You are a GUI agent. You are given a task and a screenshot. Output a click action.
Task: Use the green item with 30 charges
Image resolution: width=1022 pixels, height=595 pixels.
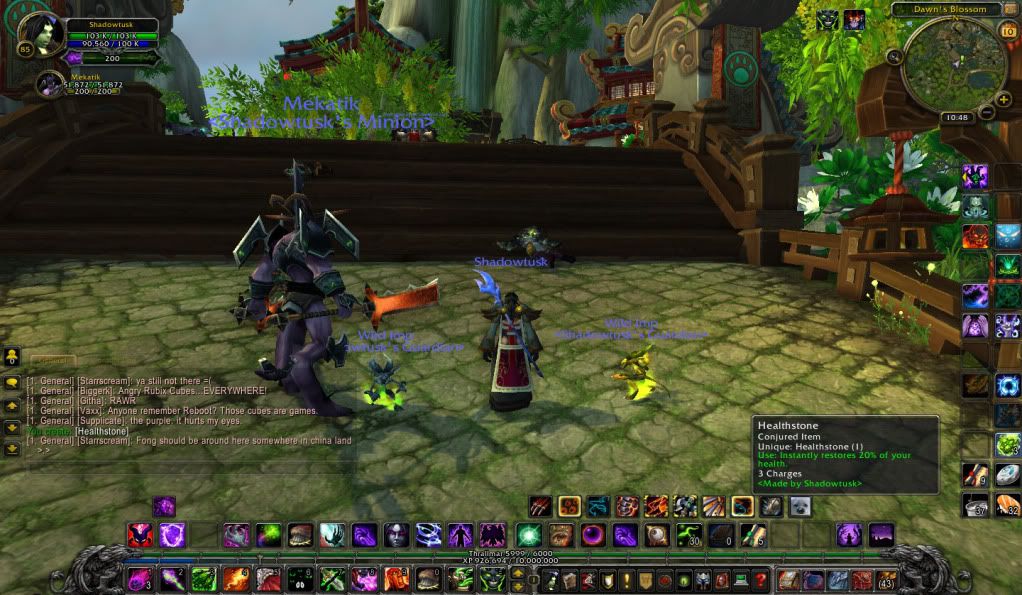[x=688, y=535]
